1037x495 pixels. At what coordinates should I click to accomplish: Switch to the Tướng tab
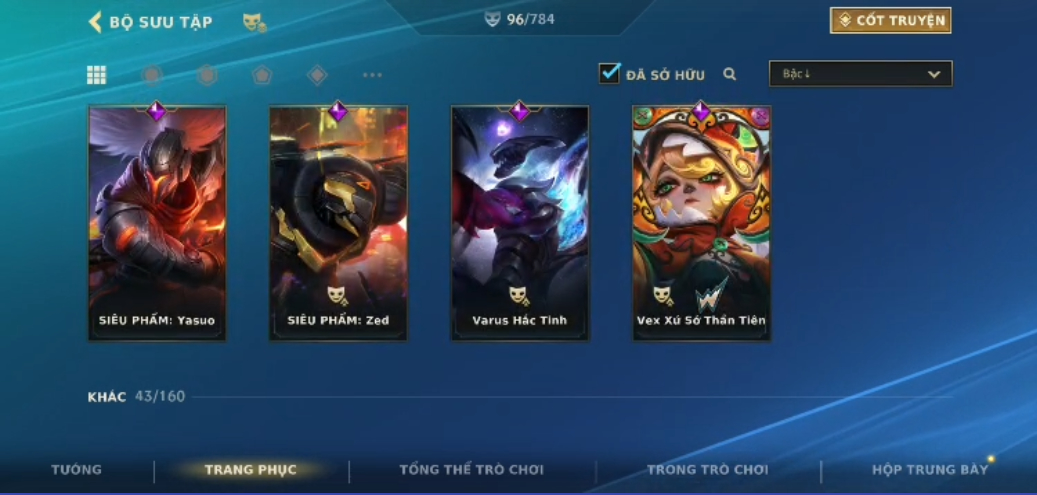77,470
